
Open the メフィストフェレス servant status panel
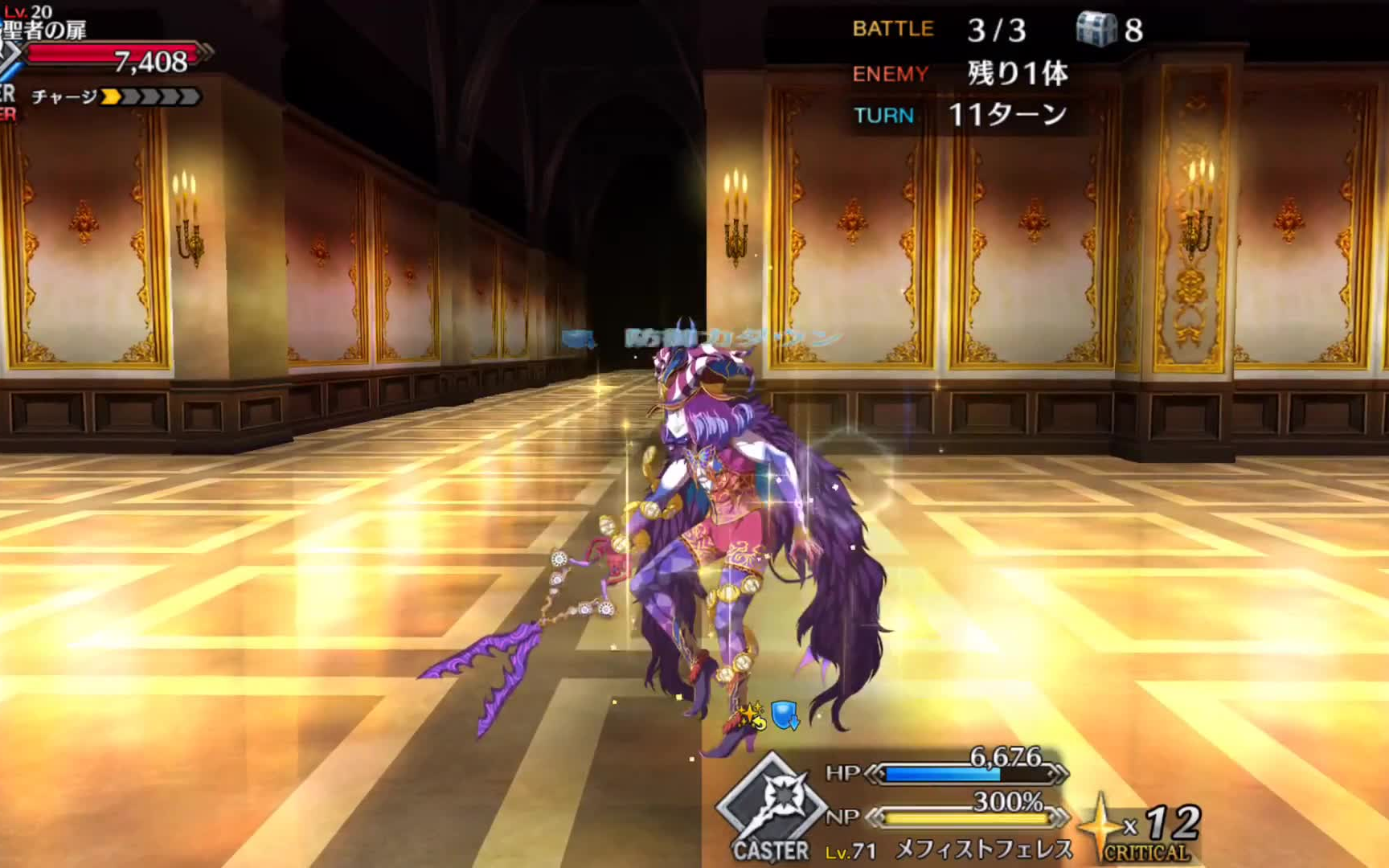point(983,849)
